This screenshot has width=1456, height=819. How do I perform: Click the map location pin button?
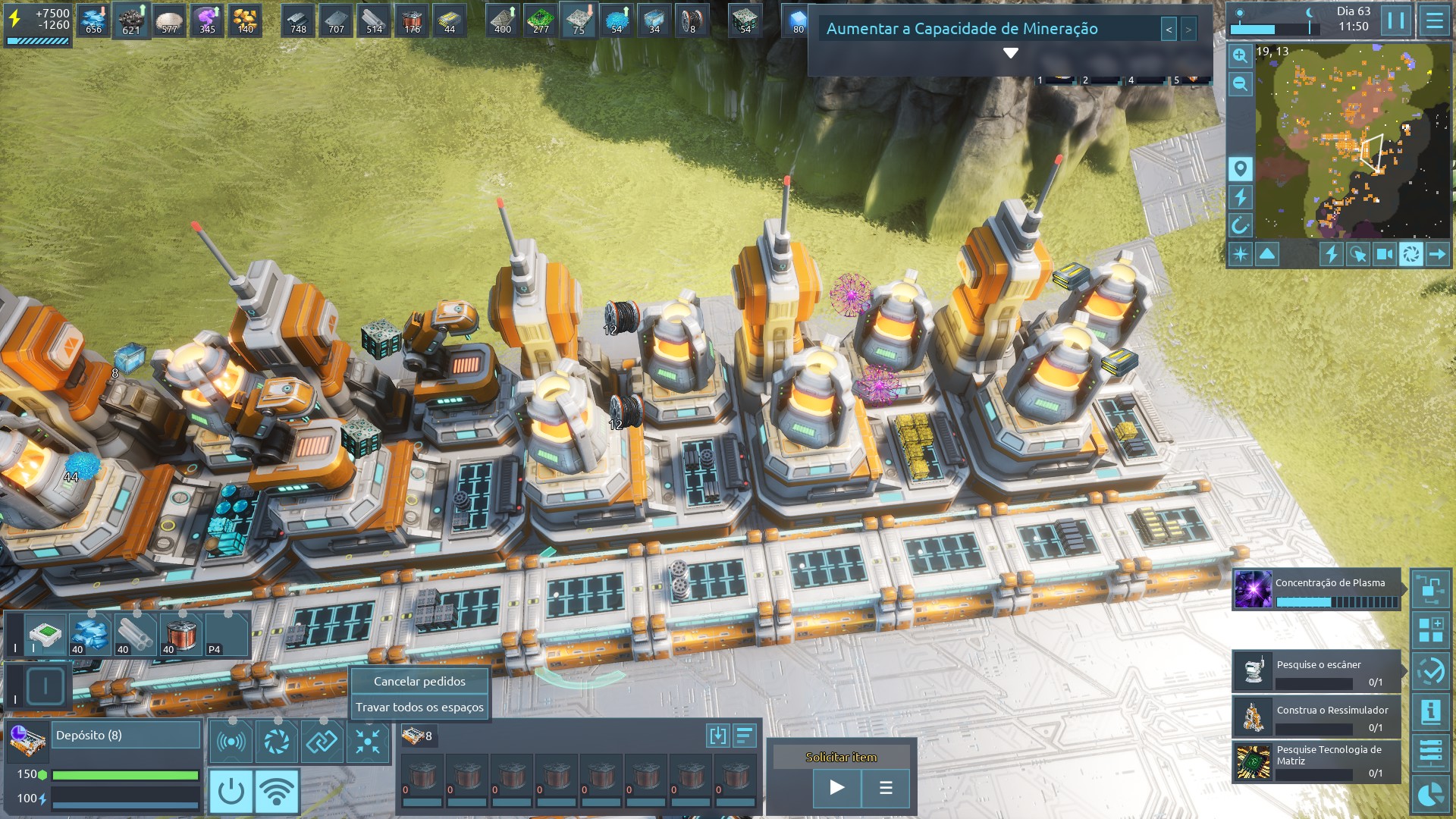(1240, 168)
